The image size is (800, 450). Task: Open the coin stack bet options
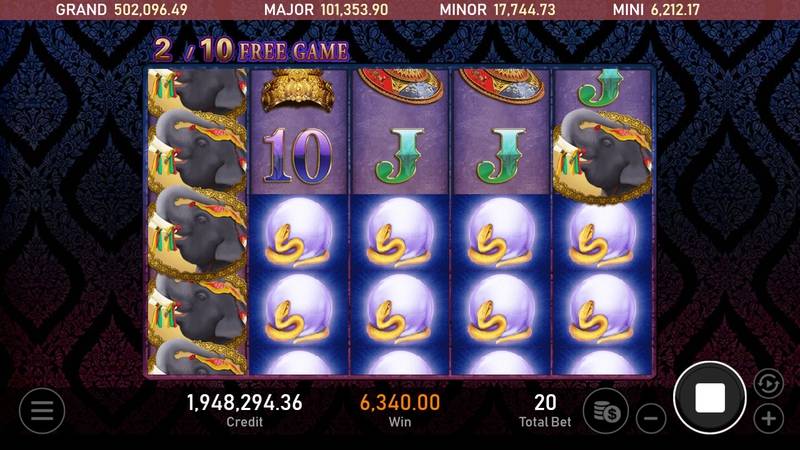605,410
